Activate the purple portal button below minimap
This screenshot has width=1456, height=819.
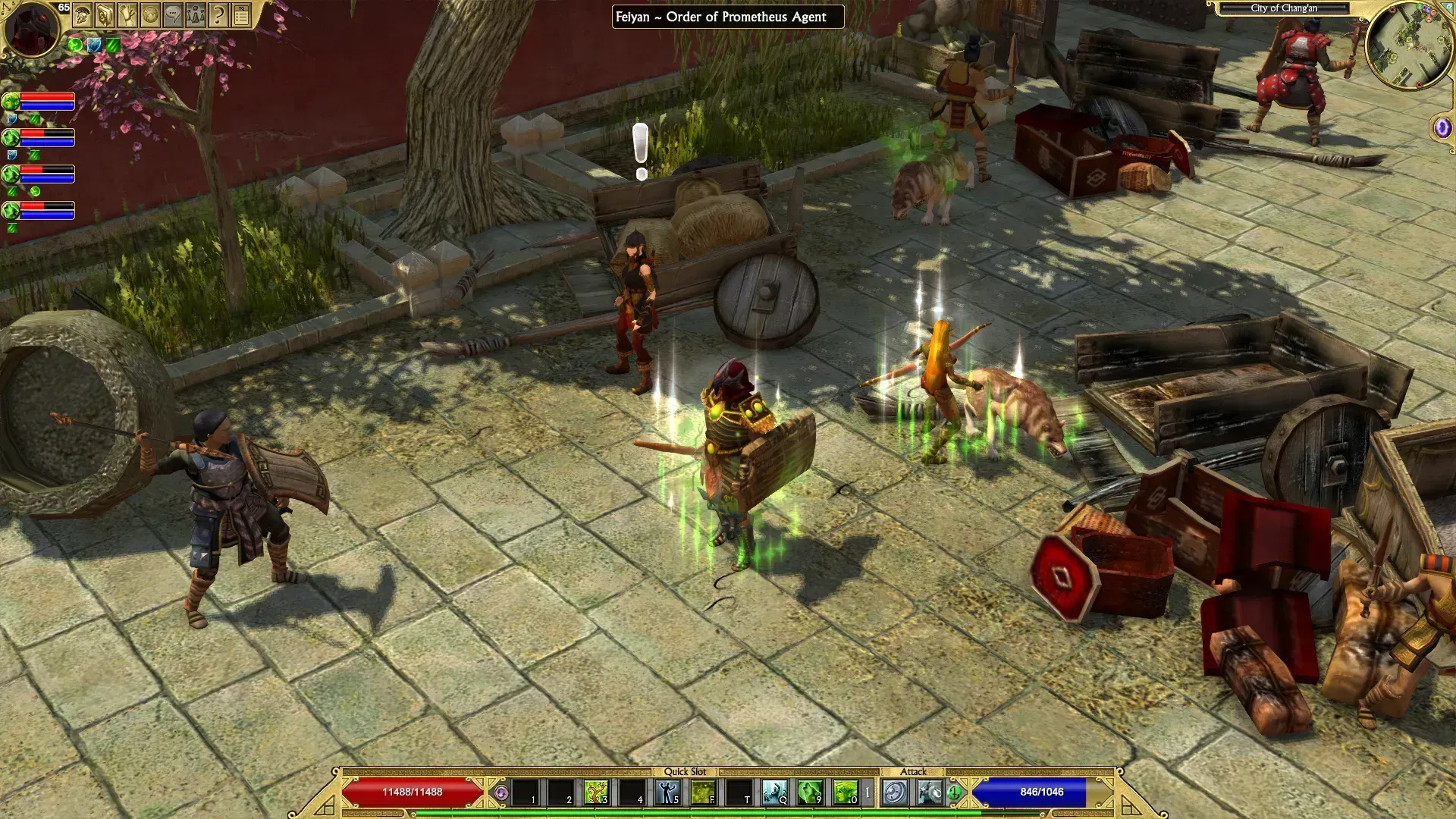[1442, 128]
